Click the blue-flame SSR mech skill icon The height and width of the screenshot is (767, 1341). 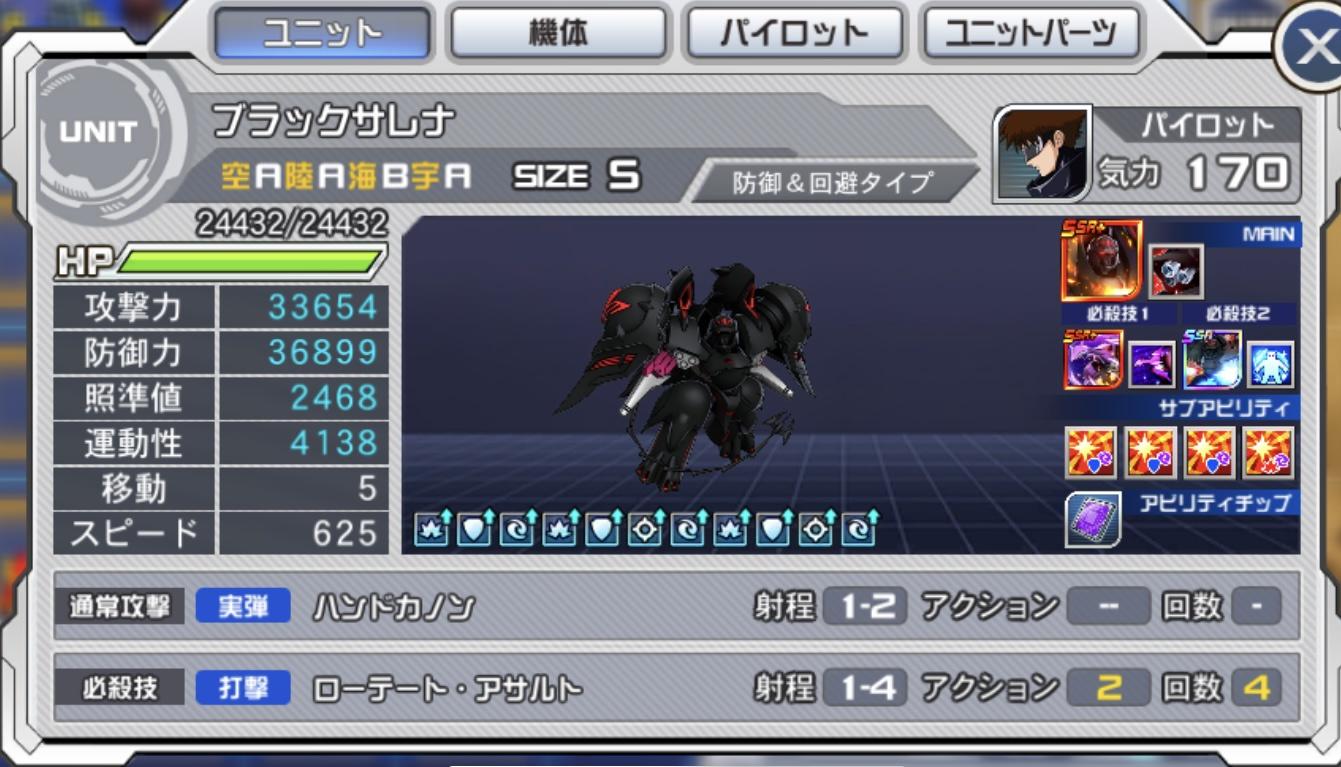[x=1212, y=360]
